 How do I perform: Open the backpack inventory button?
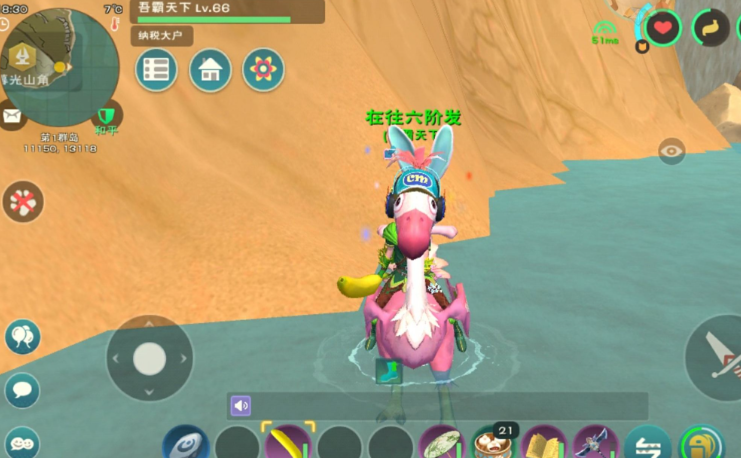click(702, 443)
